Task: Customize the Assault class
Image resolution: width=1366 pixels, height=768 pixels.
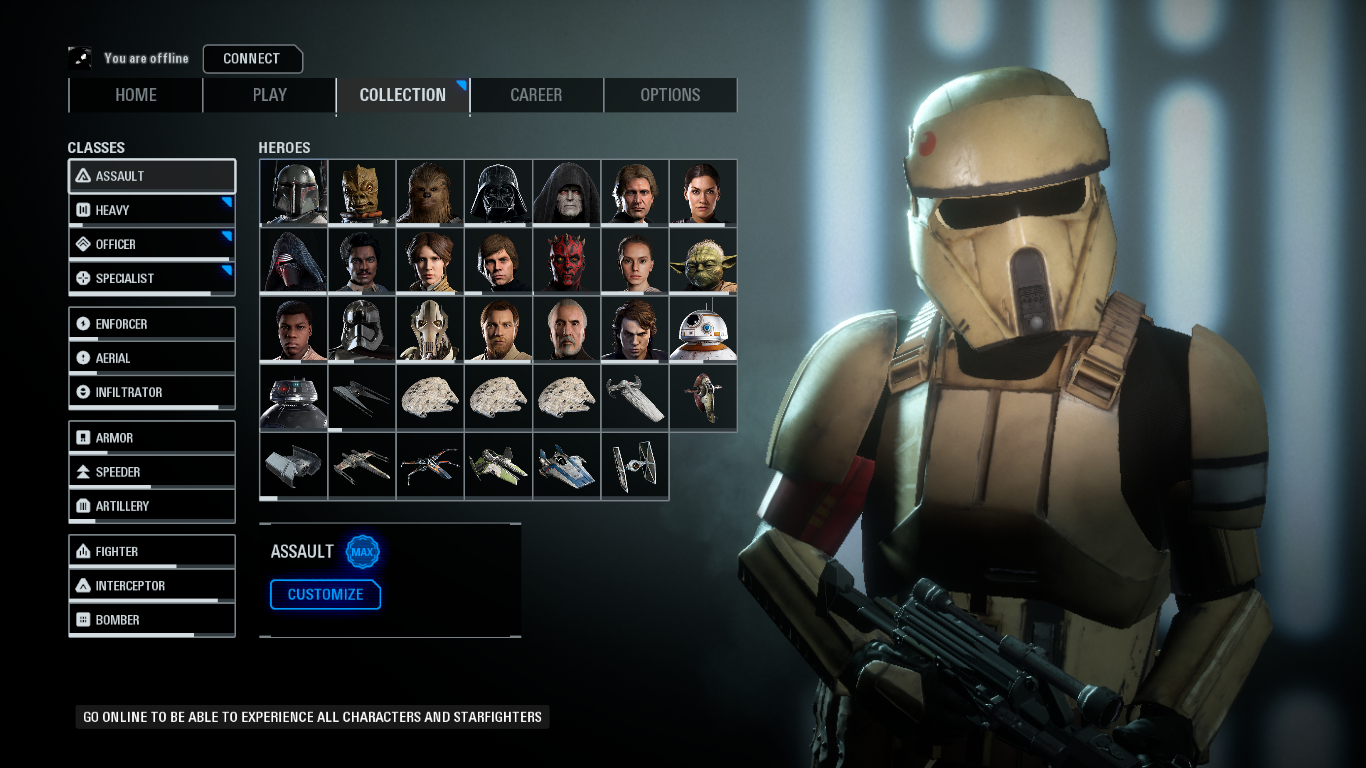Action: [325, 595]
